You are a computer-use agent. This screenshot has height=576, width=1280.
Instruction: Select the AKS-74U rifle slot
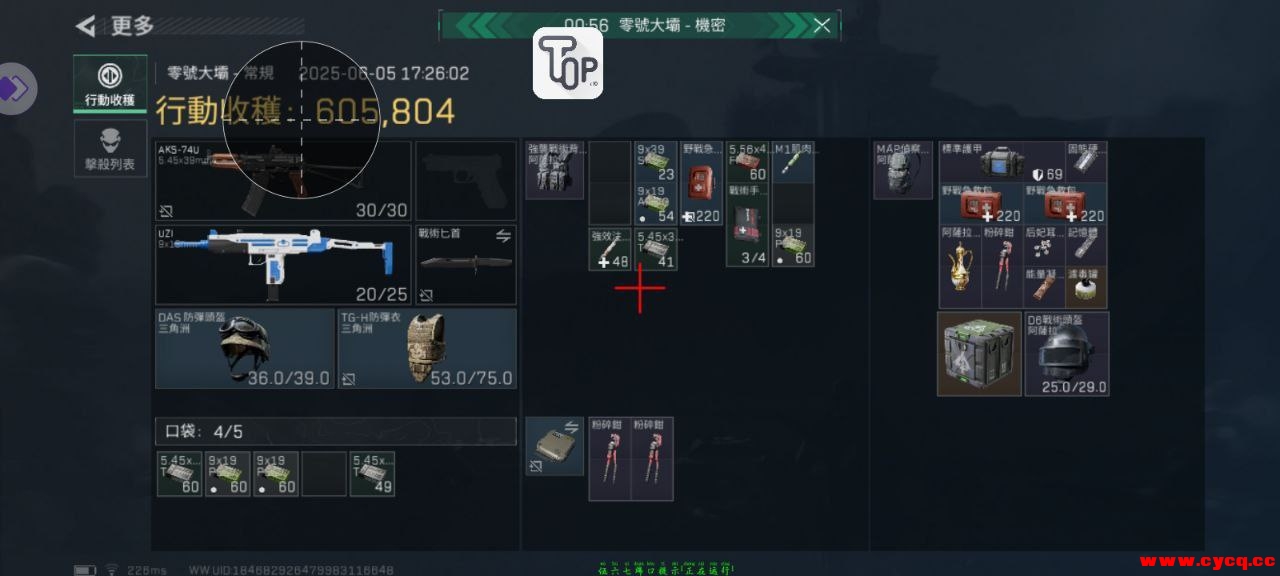point(283,181)
